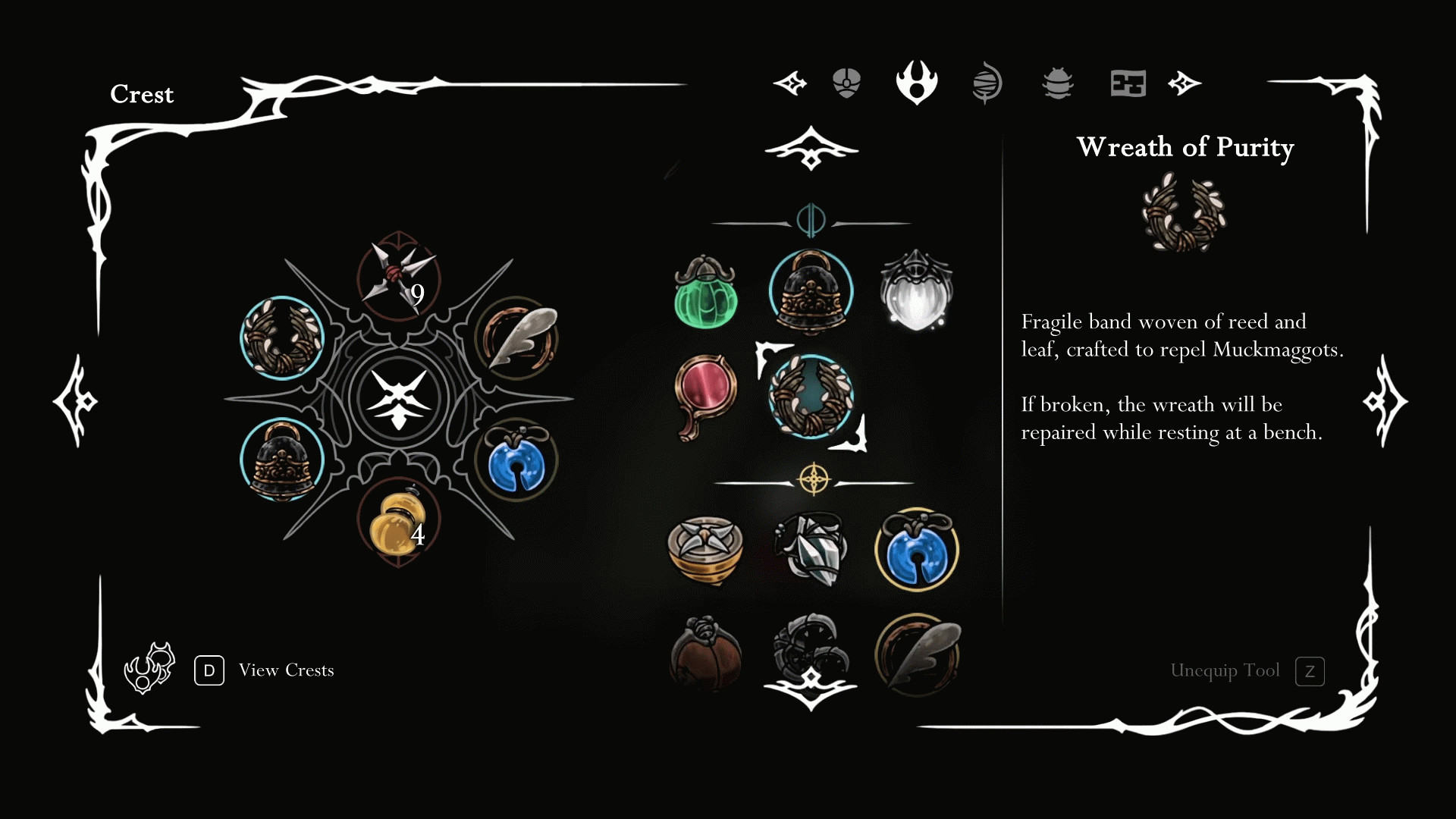Pick the green lantern tool in the list

coord(705,293)
